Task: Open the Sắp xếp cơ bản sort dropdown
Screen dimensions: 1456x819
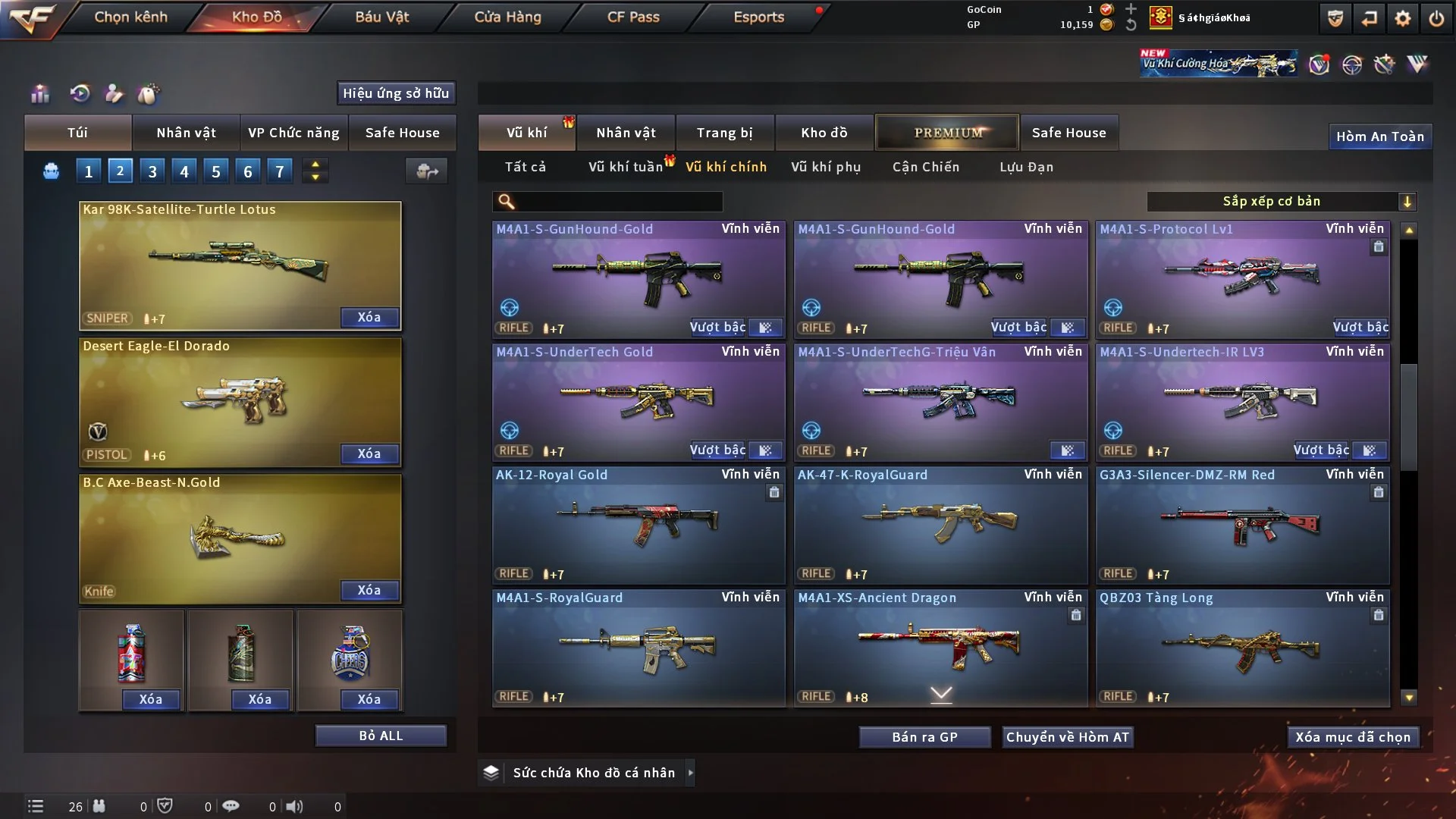Action: [1281, 202]
